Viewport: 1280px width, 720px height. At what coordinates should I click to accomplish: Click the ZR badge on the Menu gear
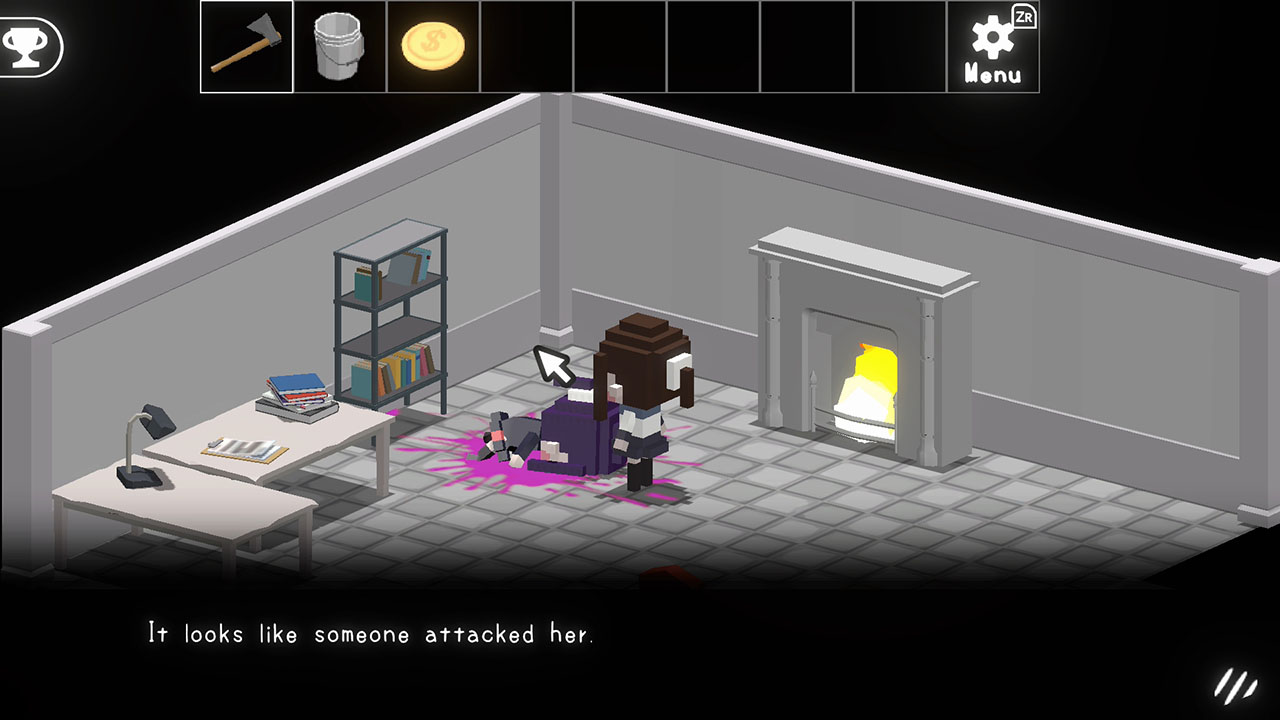point(1027,16)
